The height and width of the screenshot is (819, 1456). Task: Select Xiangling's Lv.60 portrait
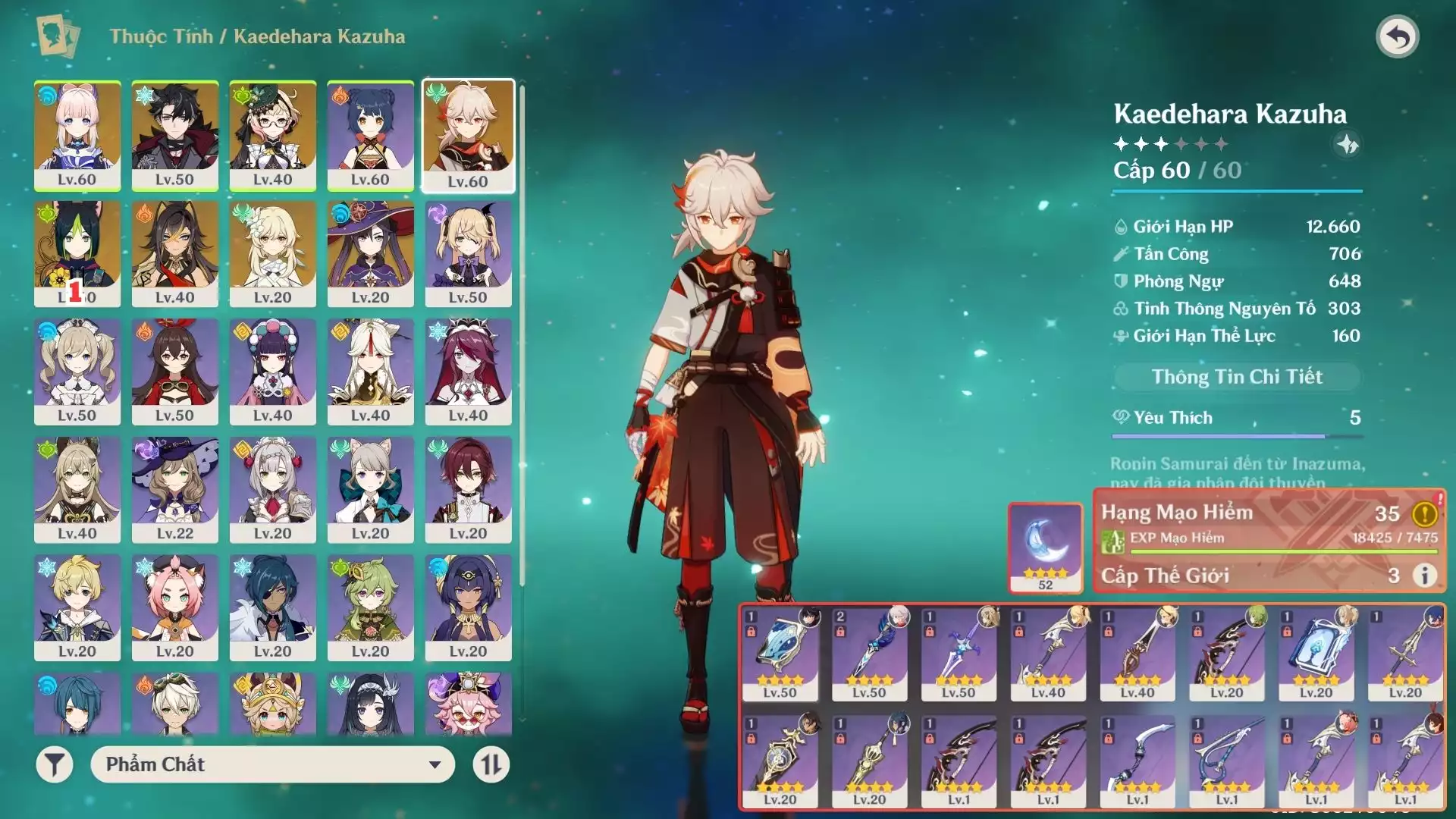tap(370, 135)
